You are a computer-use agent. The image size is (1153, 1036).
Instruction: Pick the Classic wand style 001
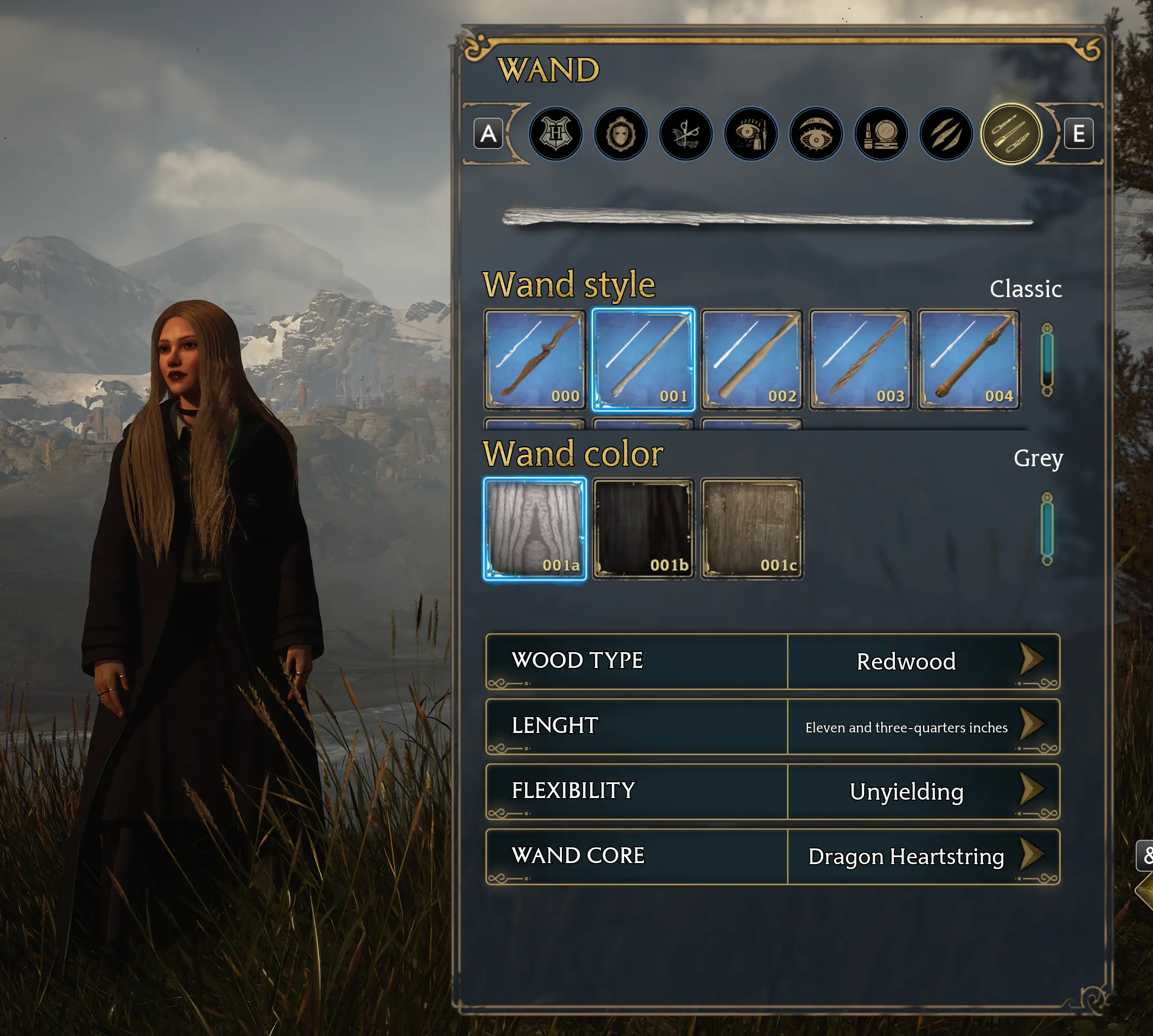(x=643, y=360)
